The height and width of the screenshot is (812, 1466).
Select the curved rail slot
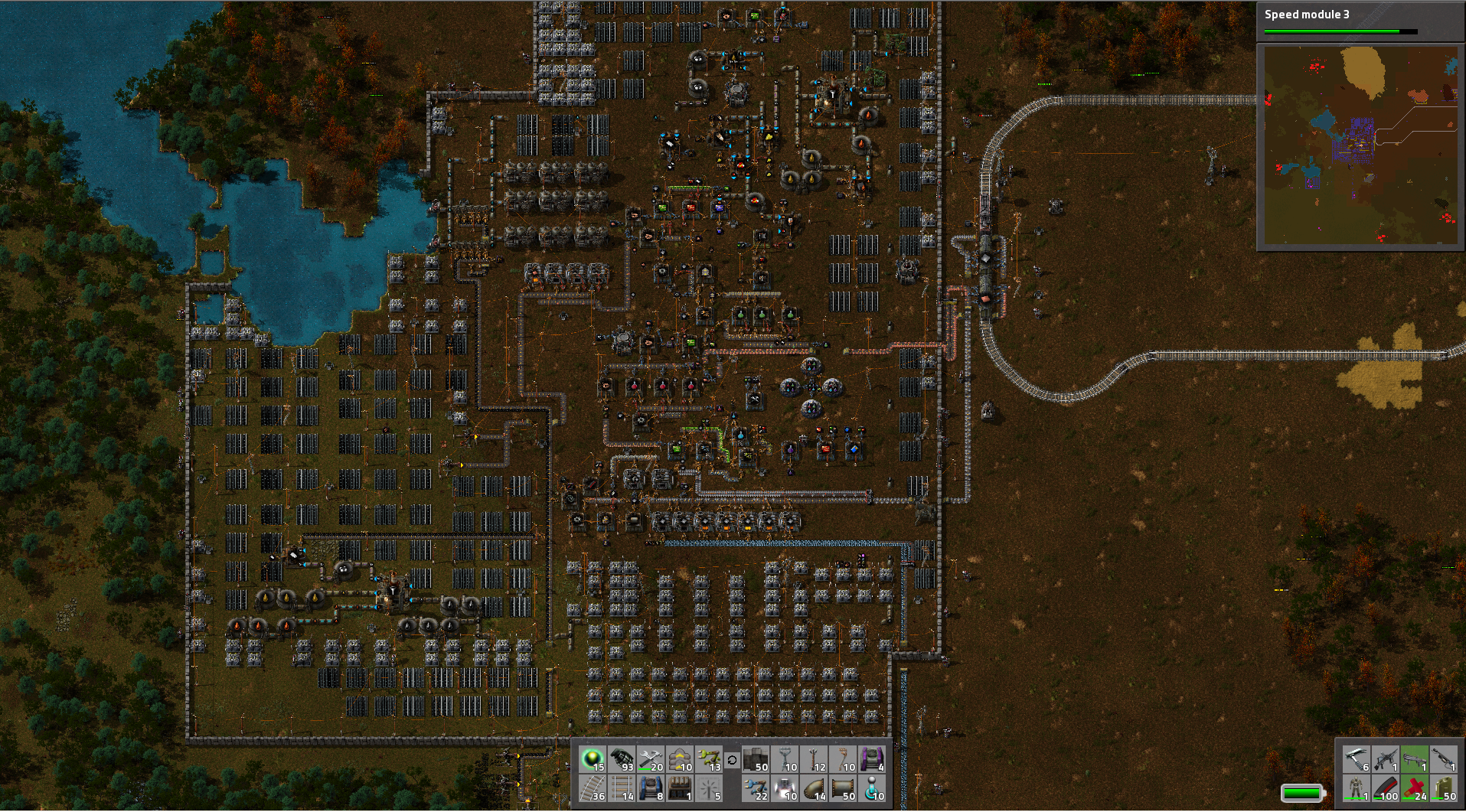click(x=593, y=788)
